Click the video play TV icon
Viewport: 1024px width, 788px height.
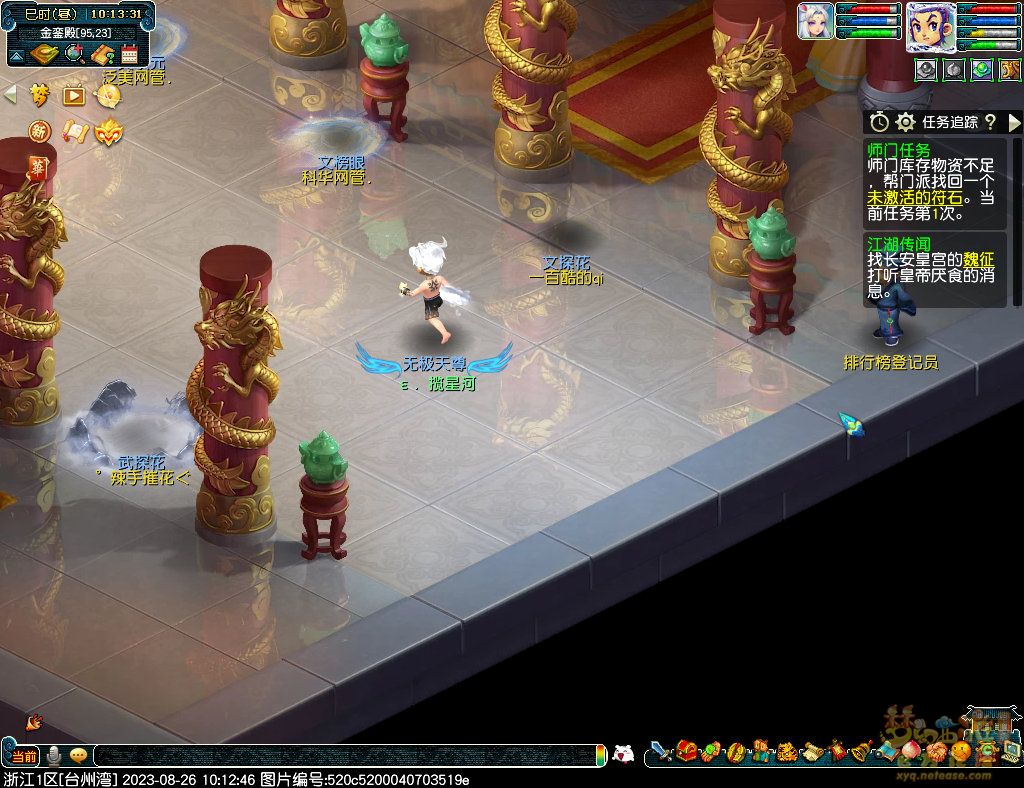coord(74,96)
